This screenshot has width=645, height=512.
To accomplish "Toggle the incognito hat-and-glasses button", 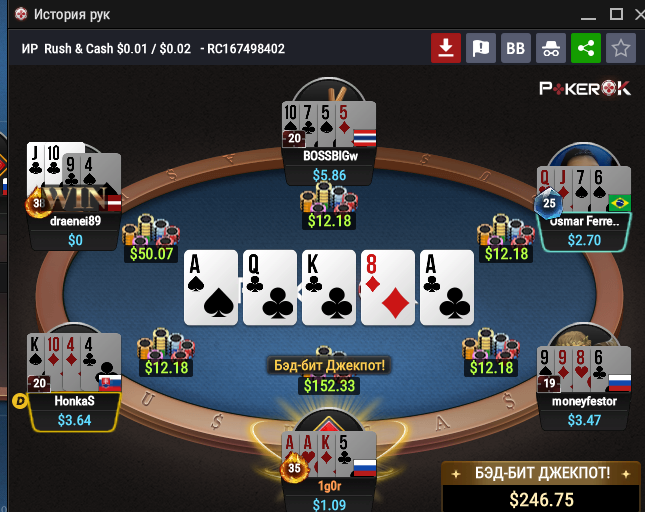I will (x=550, y=48).
